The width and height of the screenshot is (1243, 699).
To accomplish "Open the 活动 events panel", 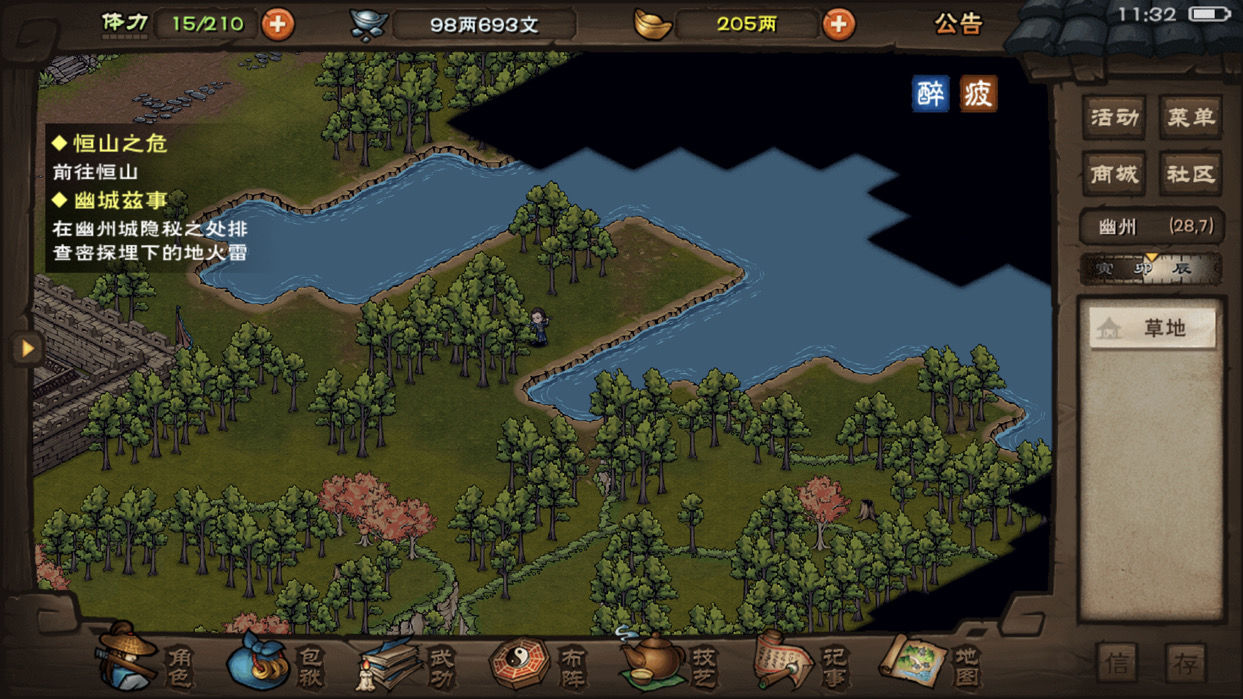I will 1114,118.
